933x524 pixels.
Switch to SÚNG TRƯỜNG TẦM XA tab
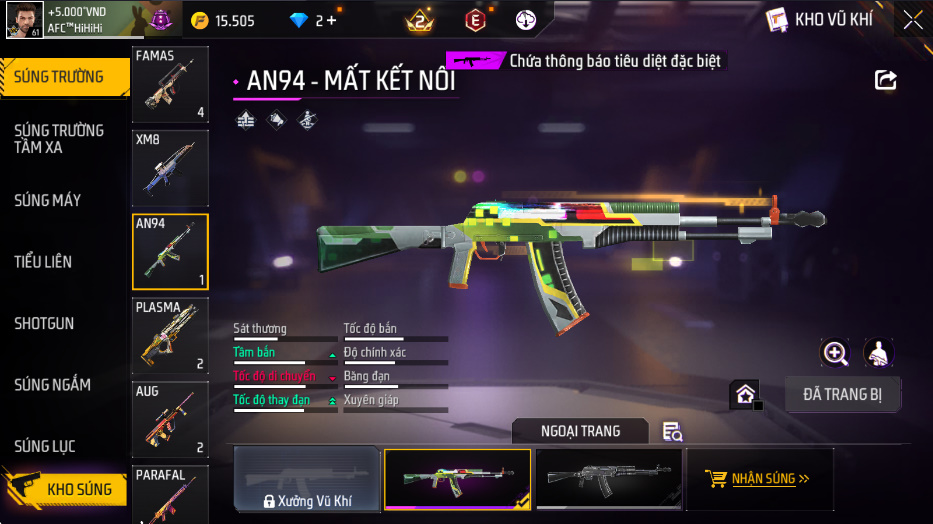[60, 139]
